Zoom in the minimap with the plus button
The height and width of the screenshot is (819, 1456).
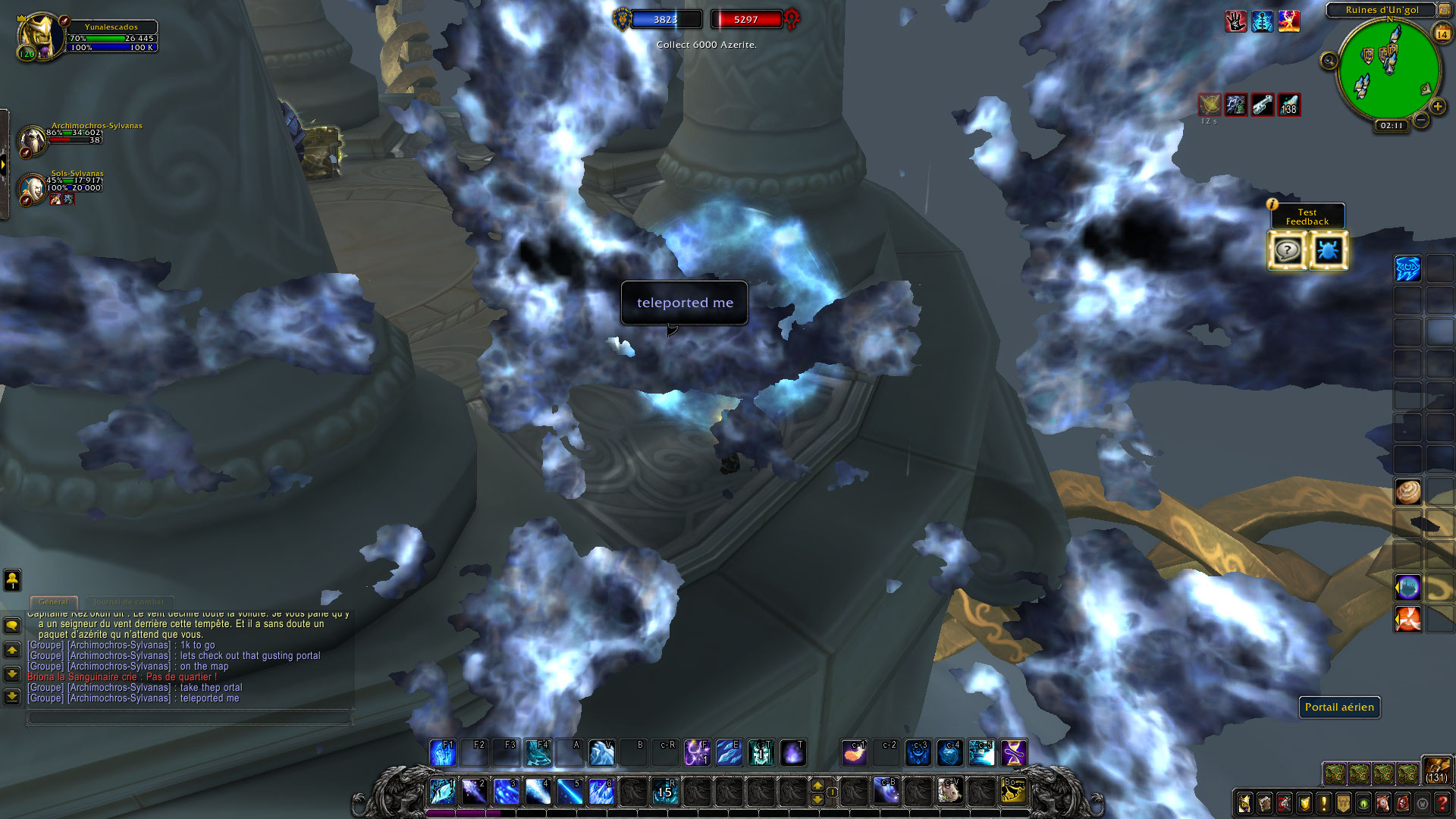[x=1437, y=107]
